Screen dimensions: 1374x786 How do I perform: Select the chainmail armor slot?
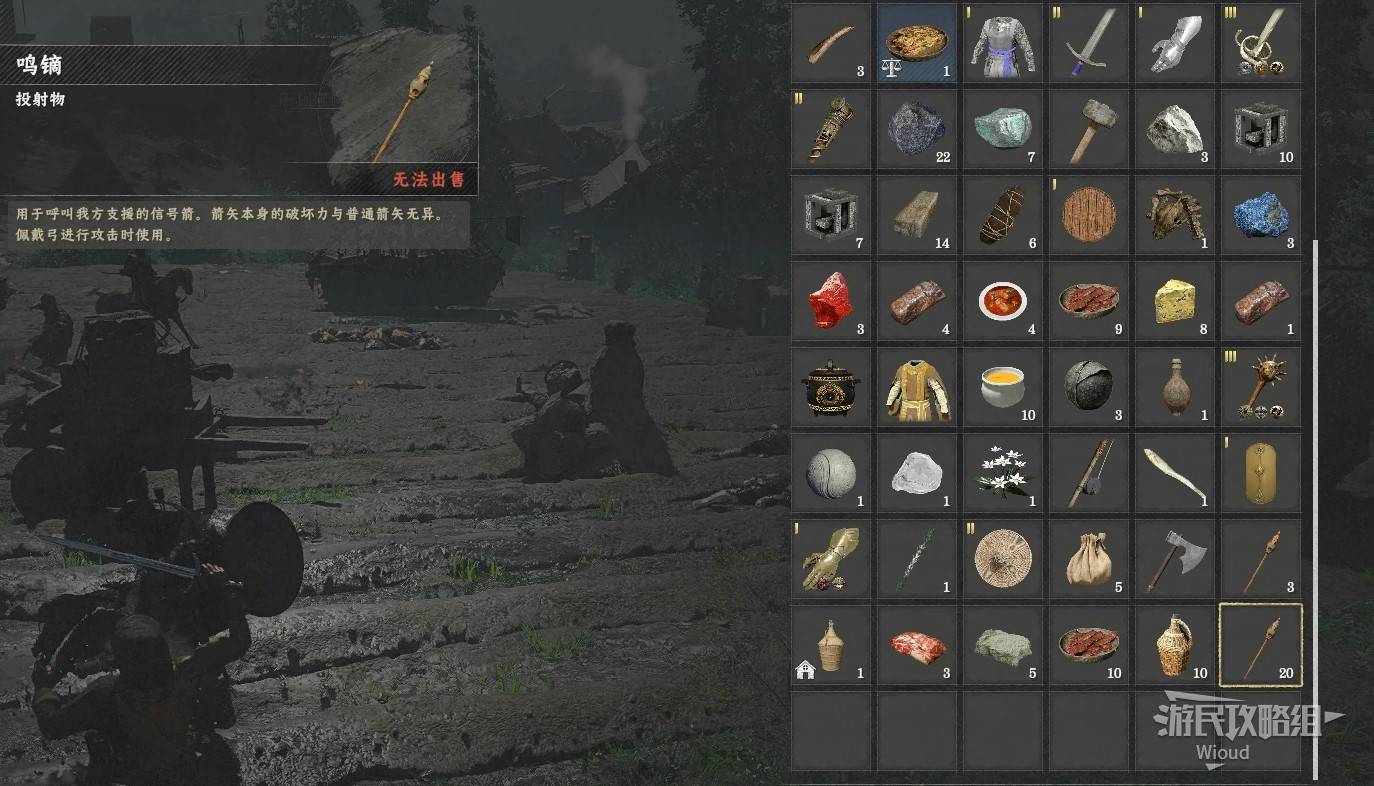1003,43
